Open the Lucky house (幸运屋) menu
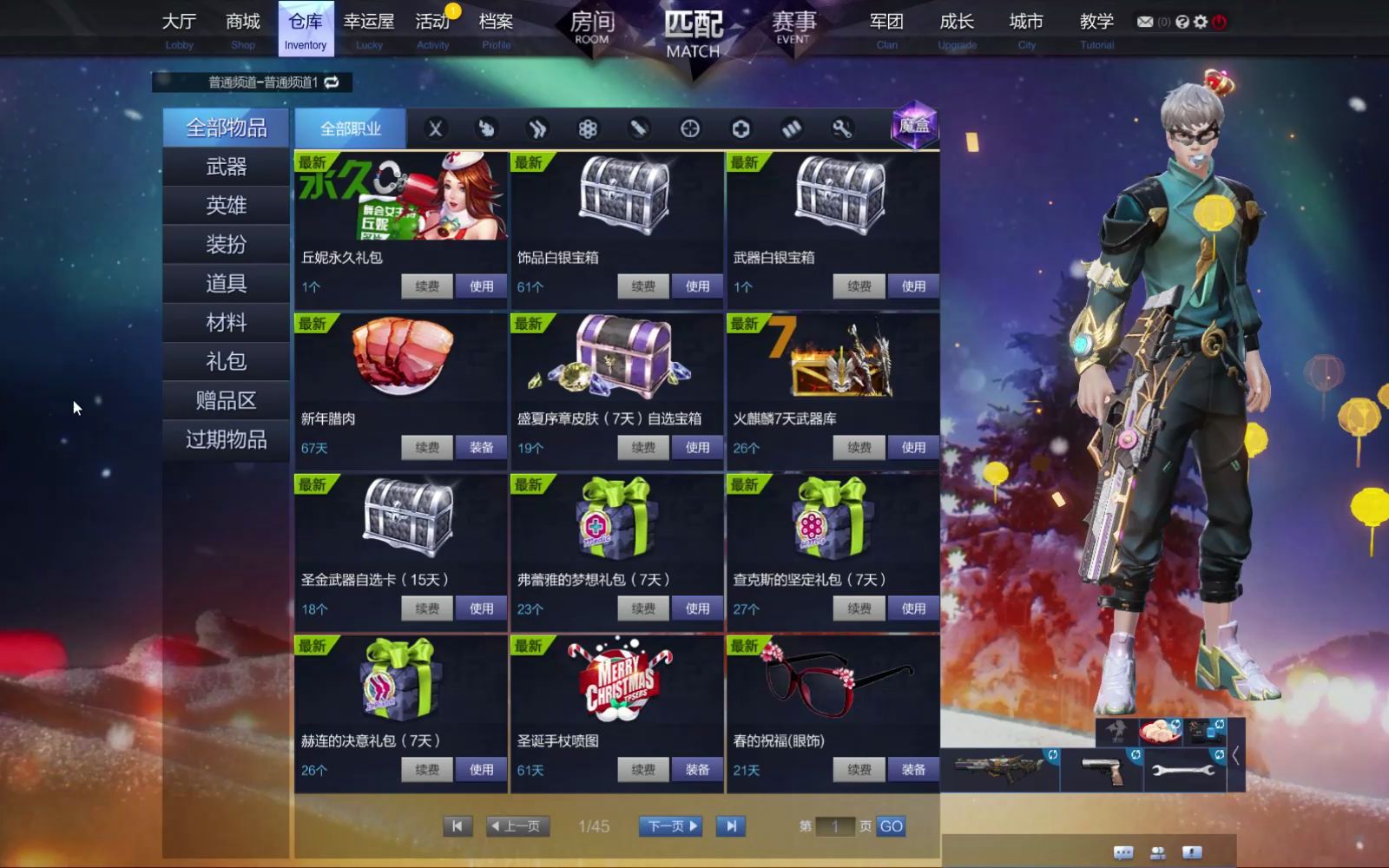This screenshot has height=868, width=1389. click(368, 29)
